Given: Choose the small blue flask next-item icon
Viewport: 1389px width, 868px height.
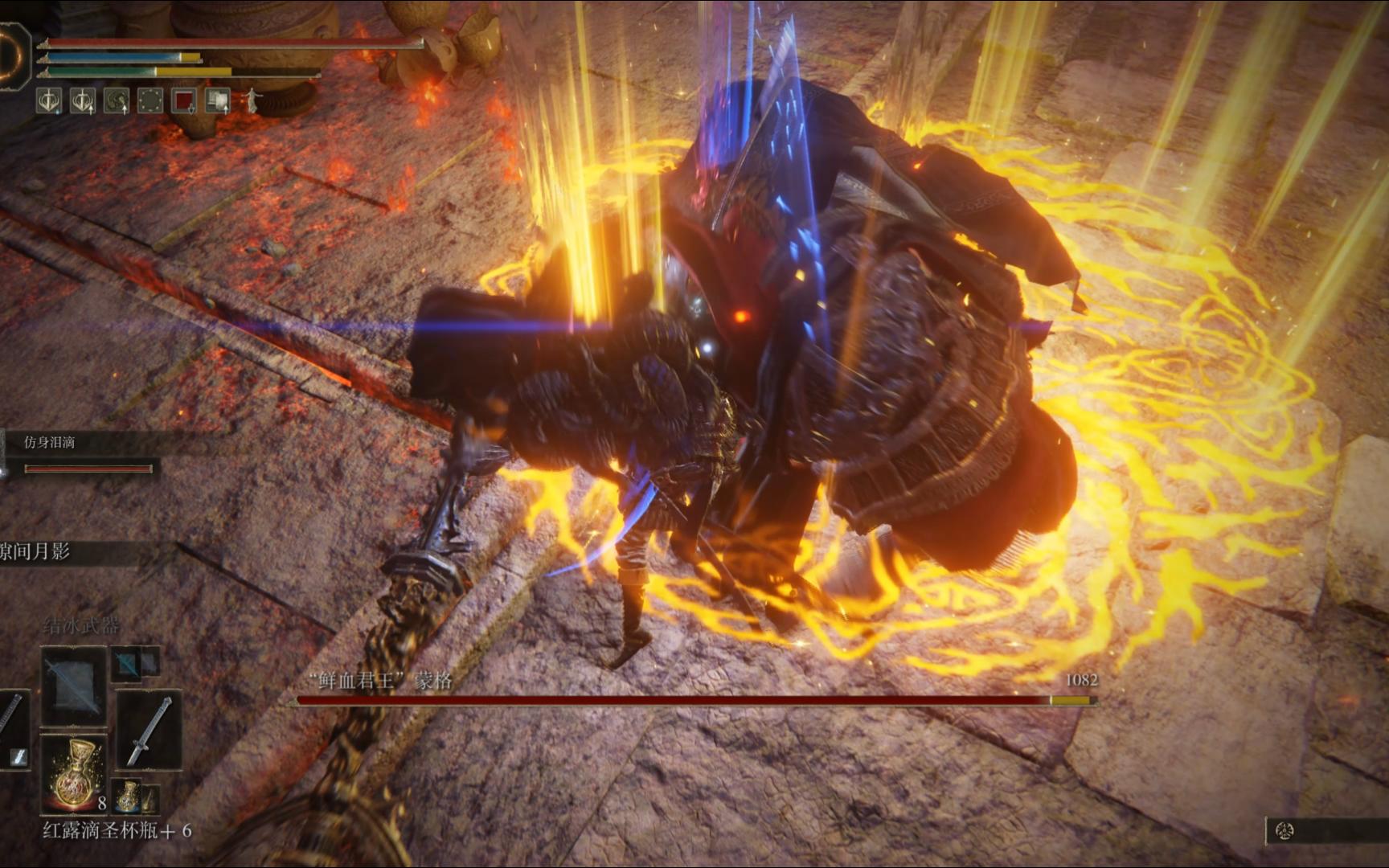Looking at the screenshot, I should pos(128,796).
